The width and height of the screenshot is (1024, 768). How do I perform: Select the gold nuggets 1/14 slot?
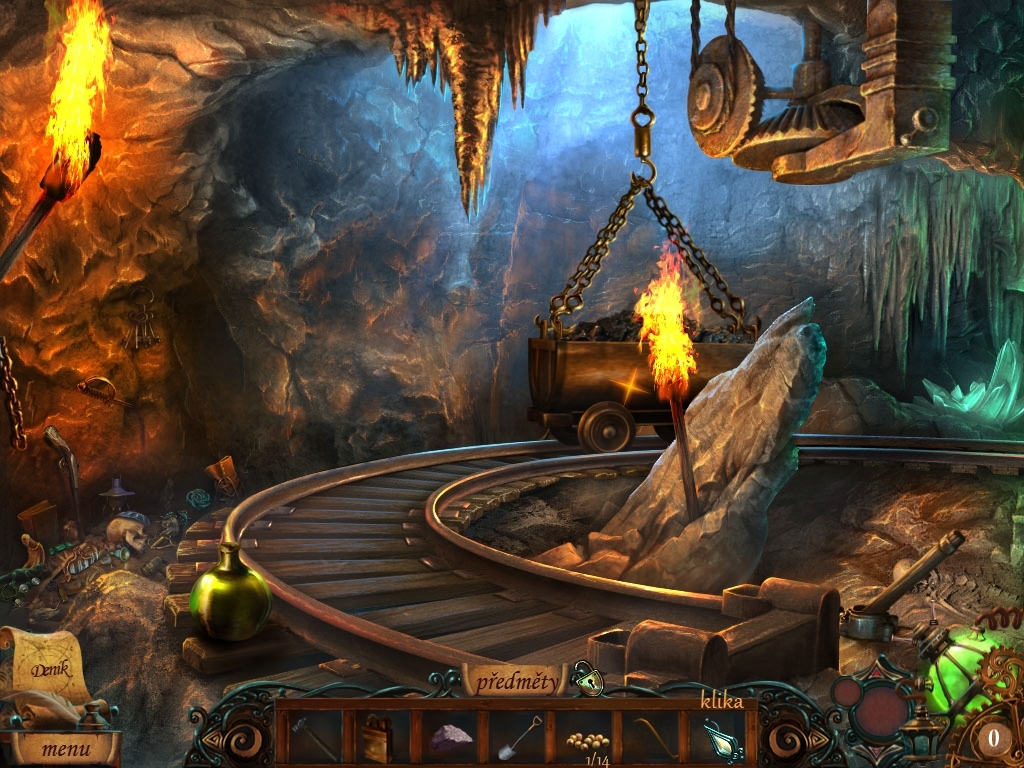[588, 741]
